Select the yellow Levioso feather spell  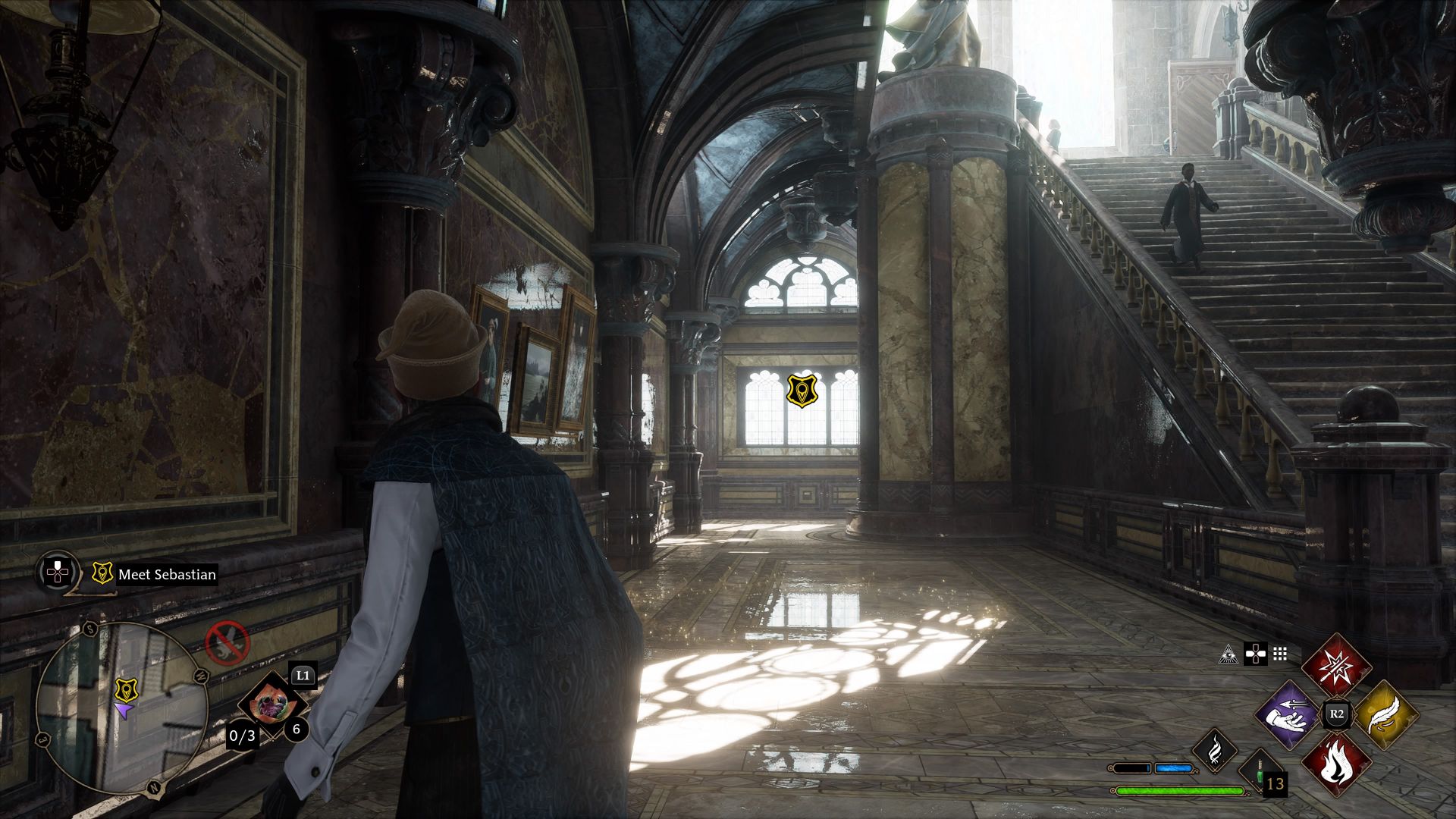[1386, 714]
